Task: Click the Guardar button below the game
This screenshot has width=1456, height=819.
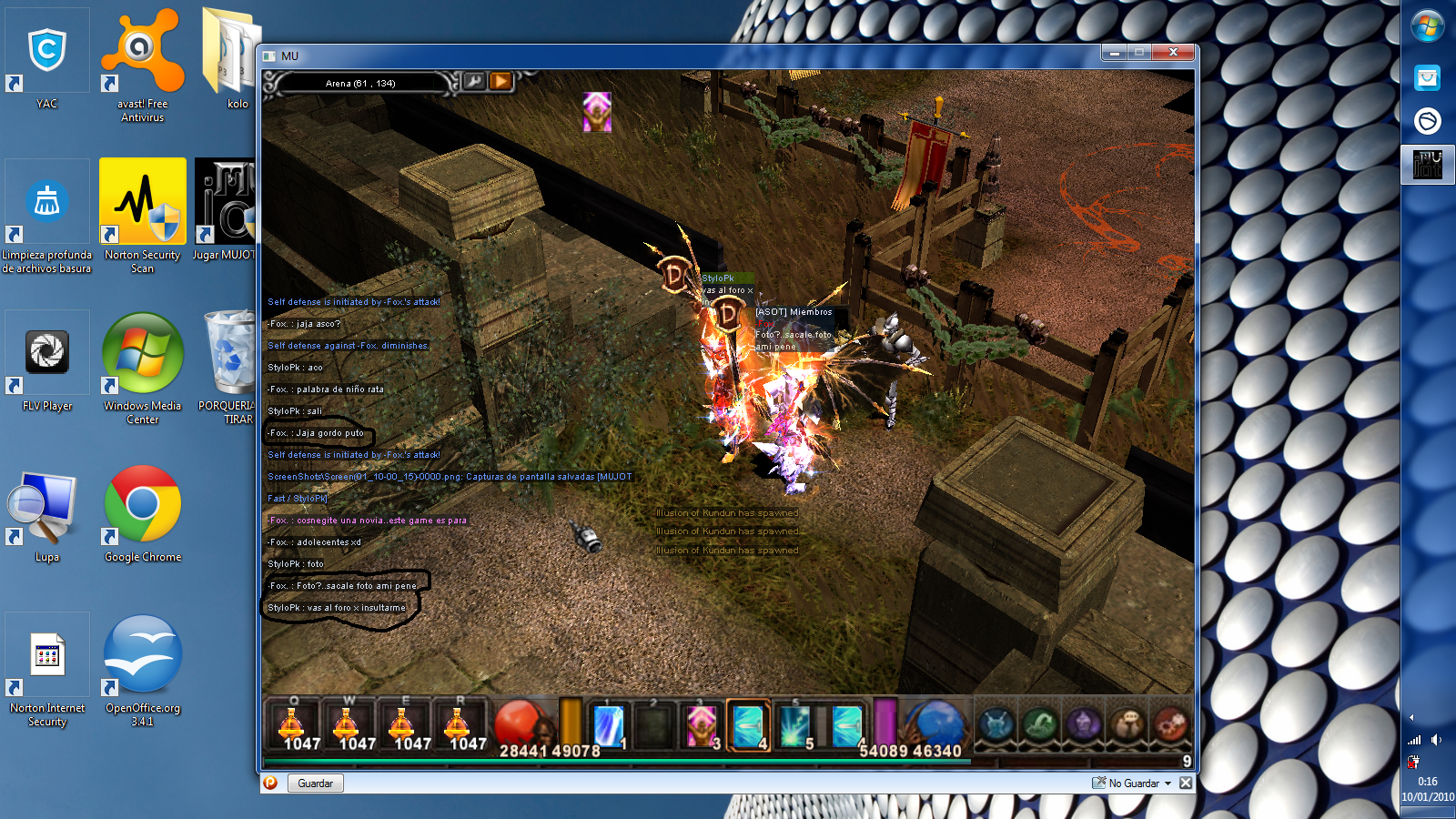Action: [x=316, y=784]
